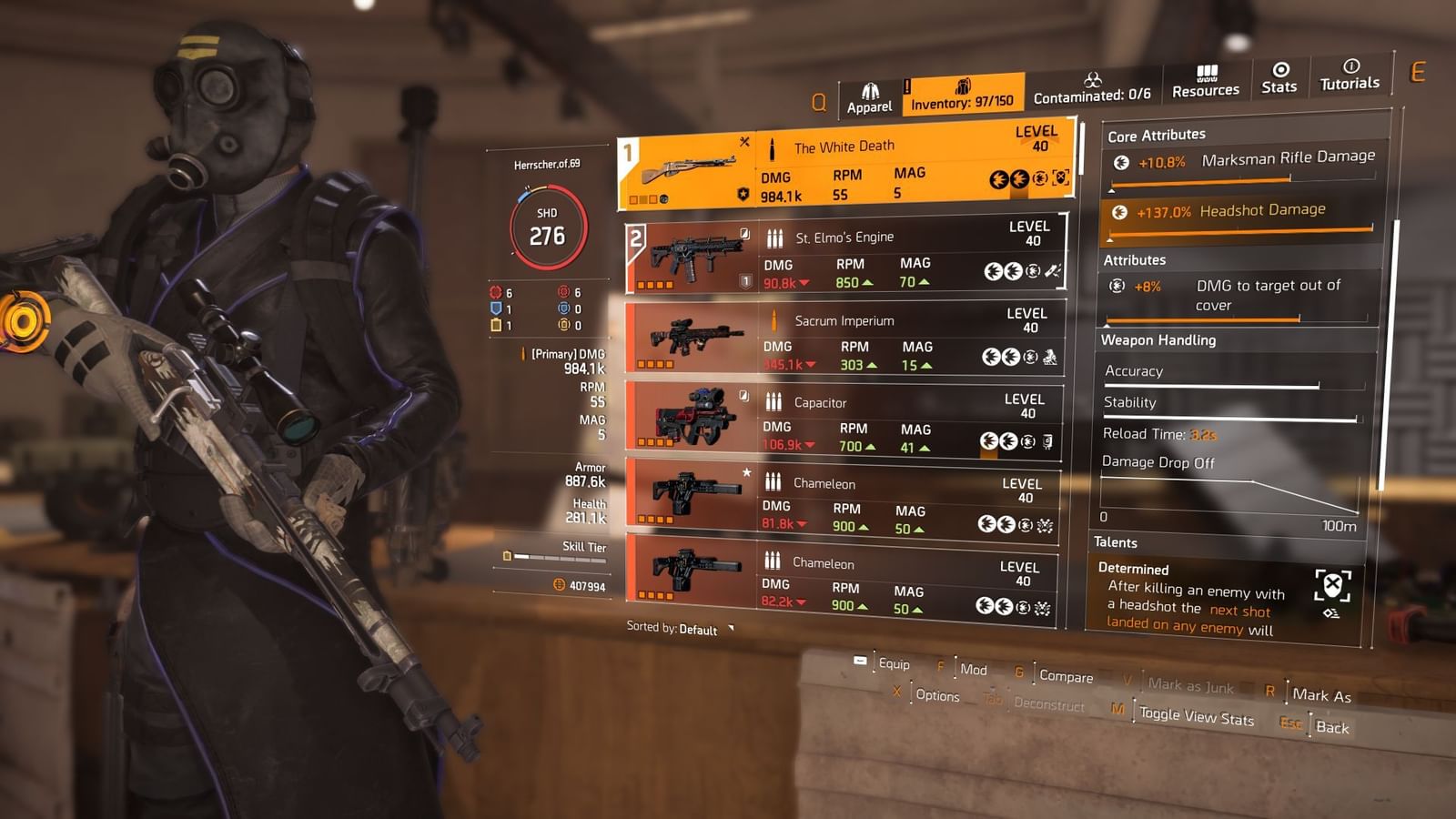The height and width of the screenshot is (819, 1456).
Task: Switch to the Apparel tab
Action: pos(870,94)
